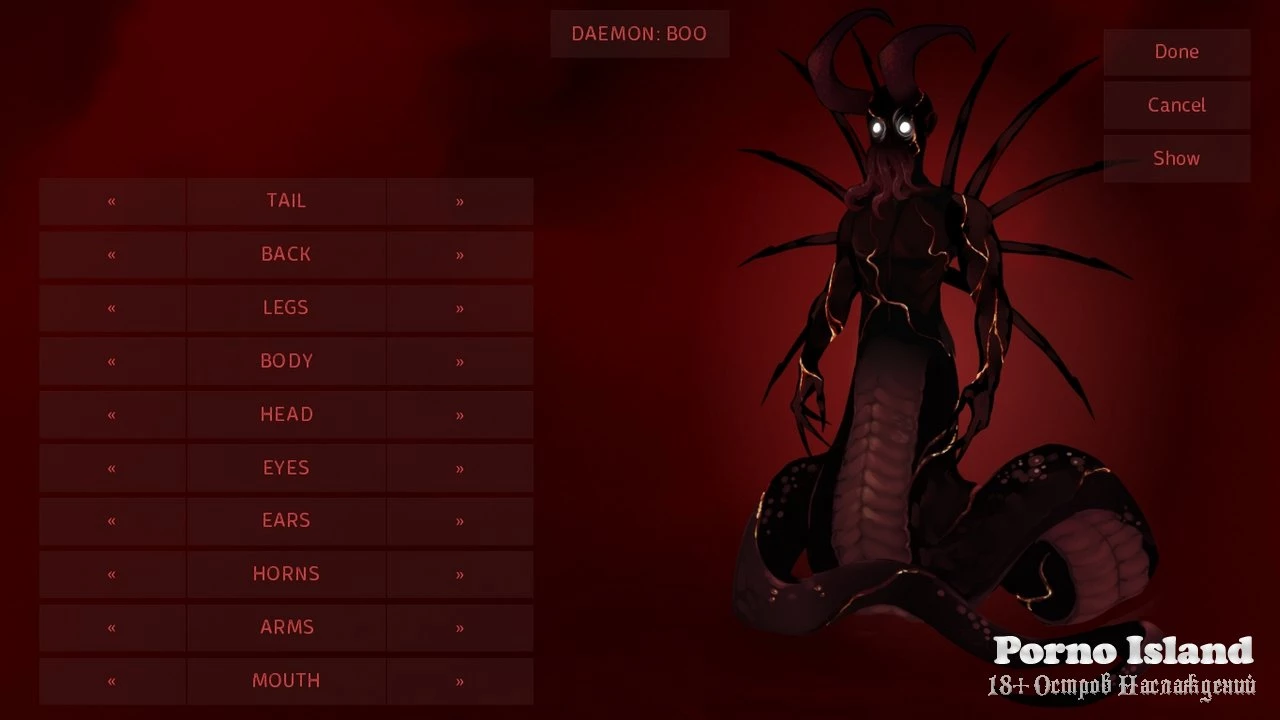Go back to previous Back variant
This screenshot has width=1280, height=720.
(112, 255)
